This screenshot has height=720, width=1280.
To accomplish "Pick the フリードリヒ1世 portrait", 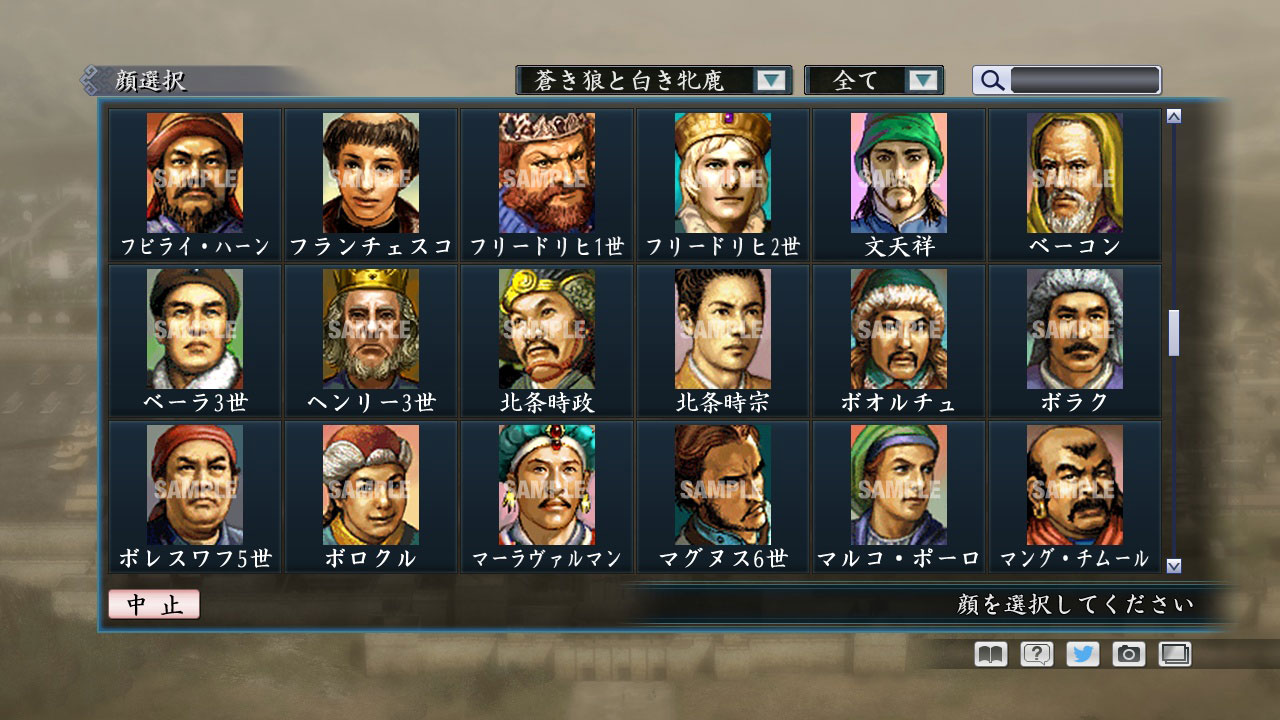I will (546, 172).
